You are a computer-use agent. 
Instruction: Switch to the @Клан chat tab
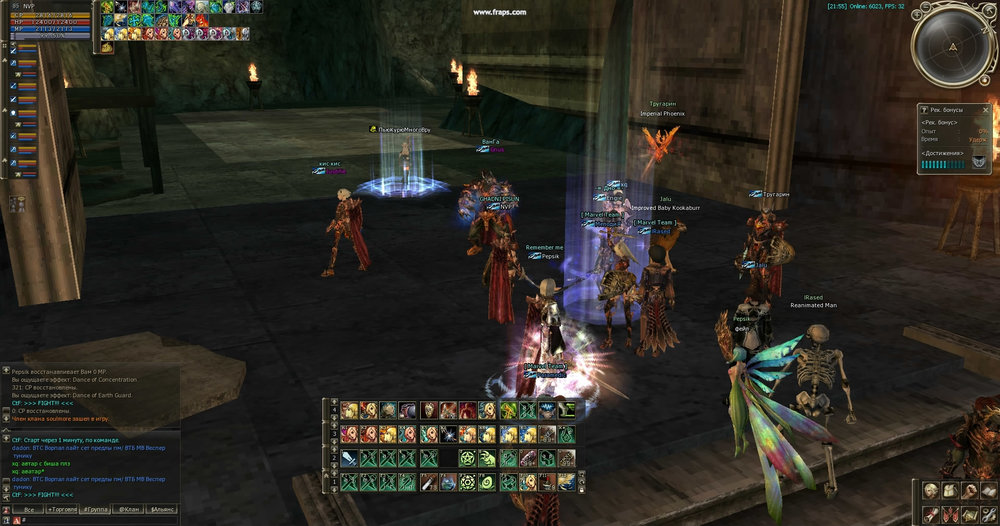[129, 509]
